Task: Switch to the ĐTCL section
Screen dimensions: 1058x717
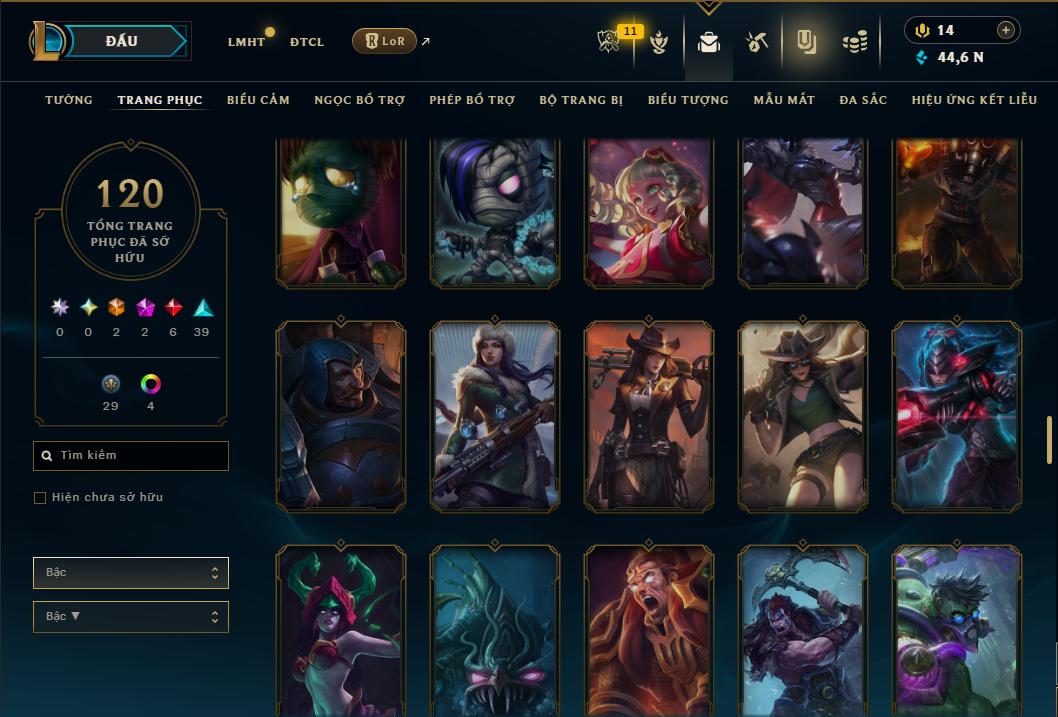Action: (x=307, y=42)
